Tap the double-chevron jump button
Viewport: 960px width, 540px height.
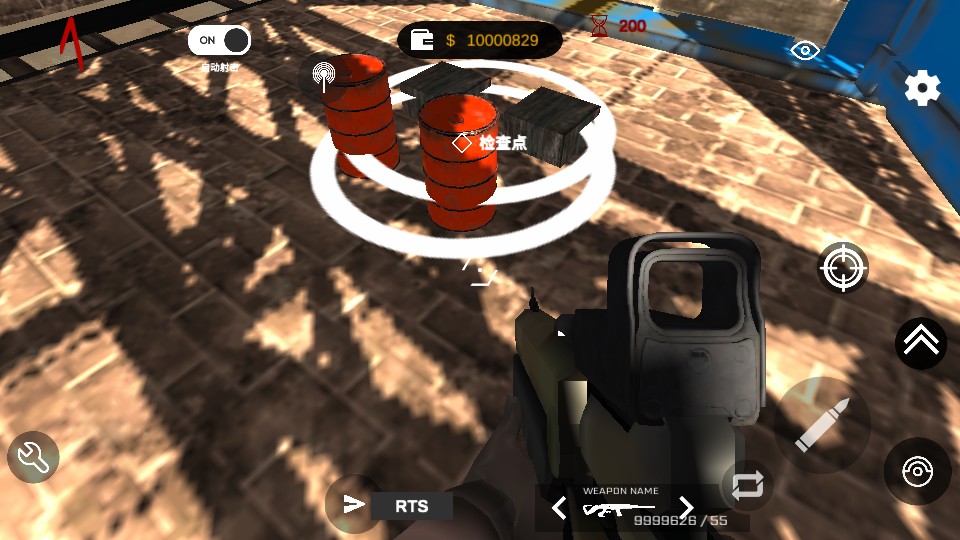tap(920, 342)
